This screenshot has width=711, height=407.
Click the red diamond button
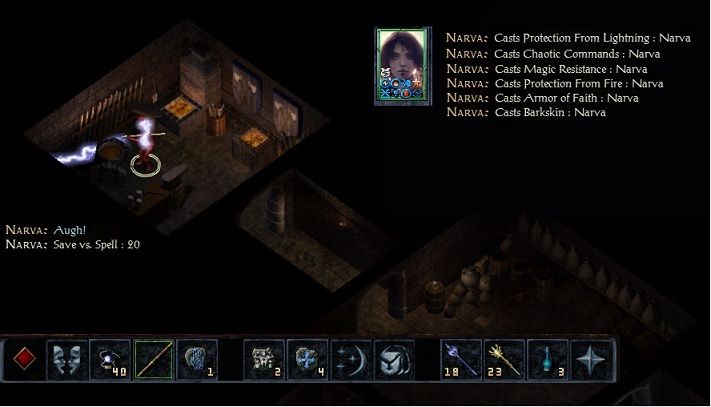26,360
